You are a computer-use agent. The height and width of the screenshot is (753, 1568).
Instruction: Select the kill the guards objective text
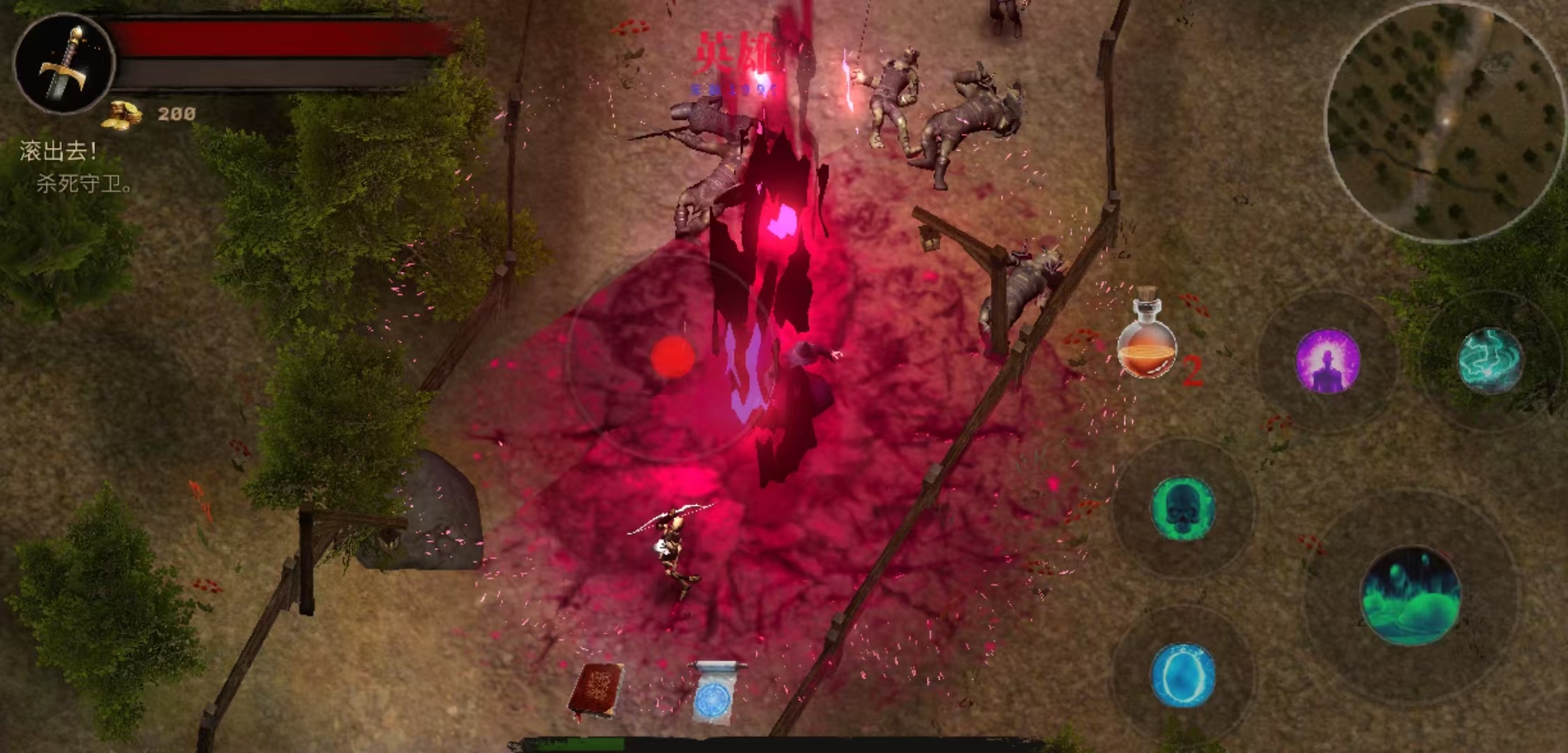click(84, 184)
